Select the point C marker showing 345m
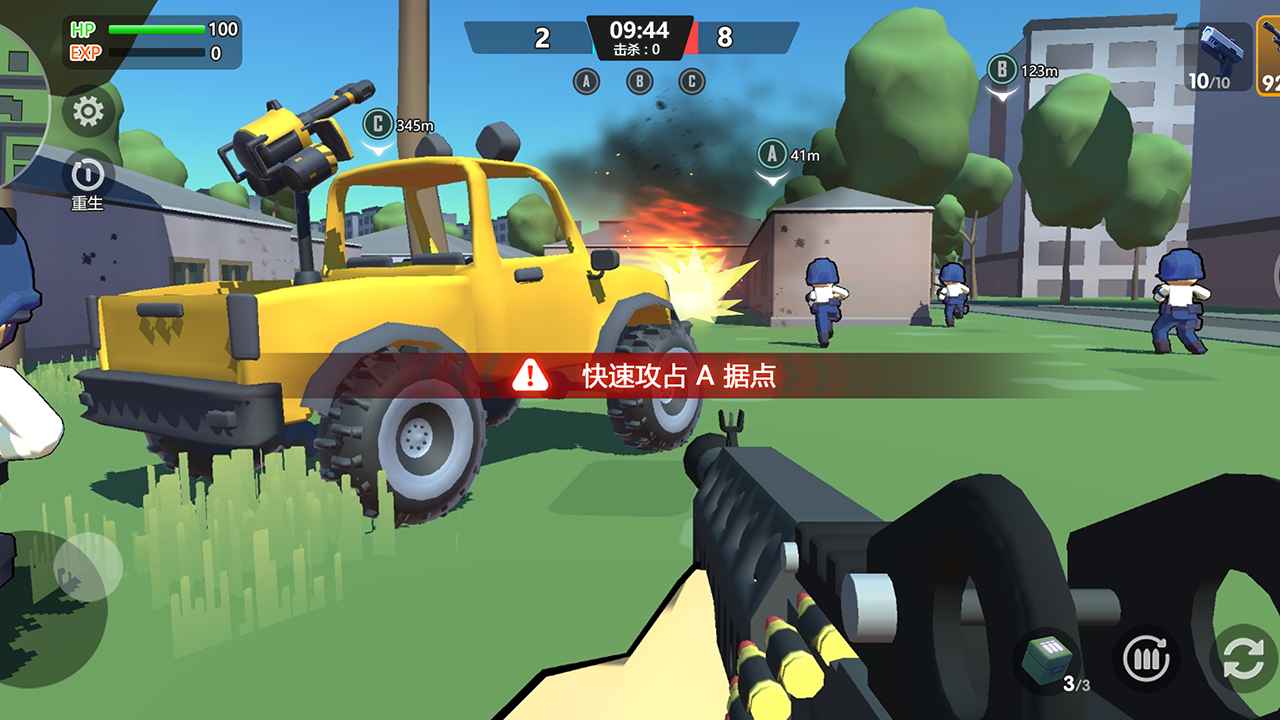Viewport: 1280px width, 720px height. 378,123
